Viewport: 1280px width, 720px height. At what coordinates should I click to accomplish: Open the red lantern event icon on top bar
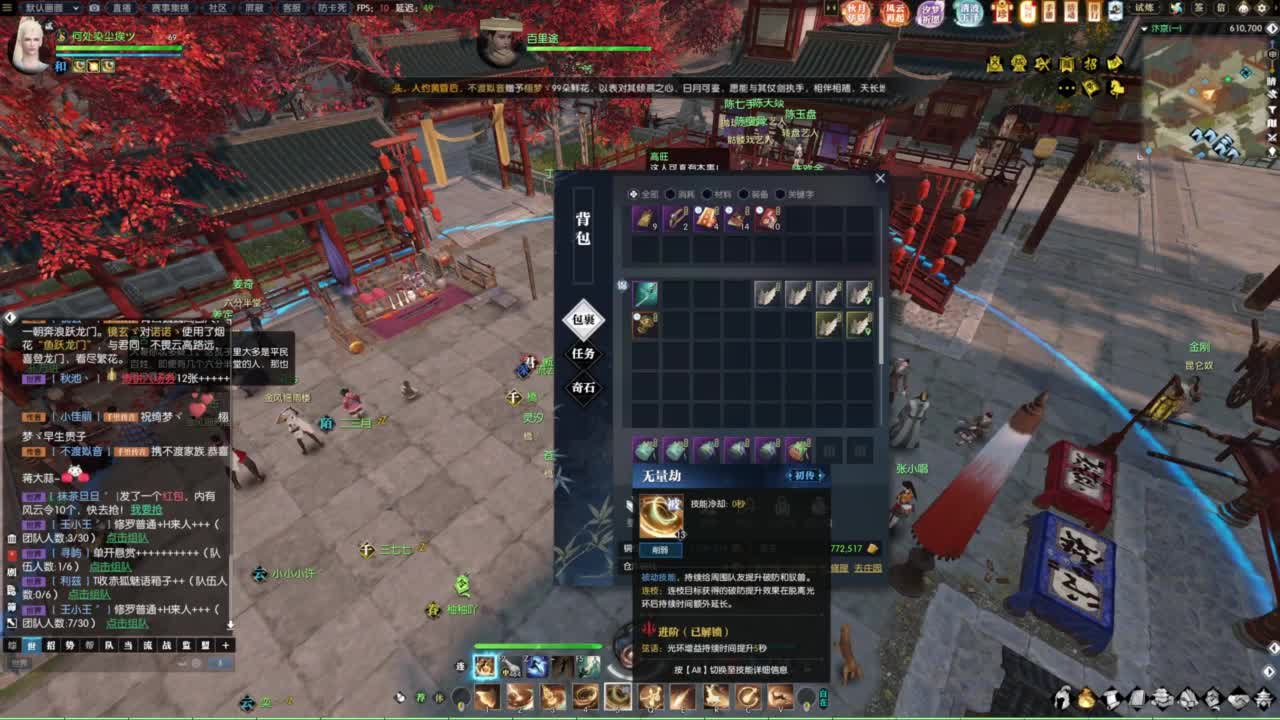click(999, 14)
